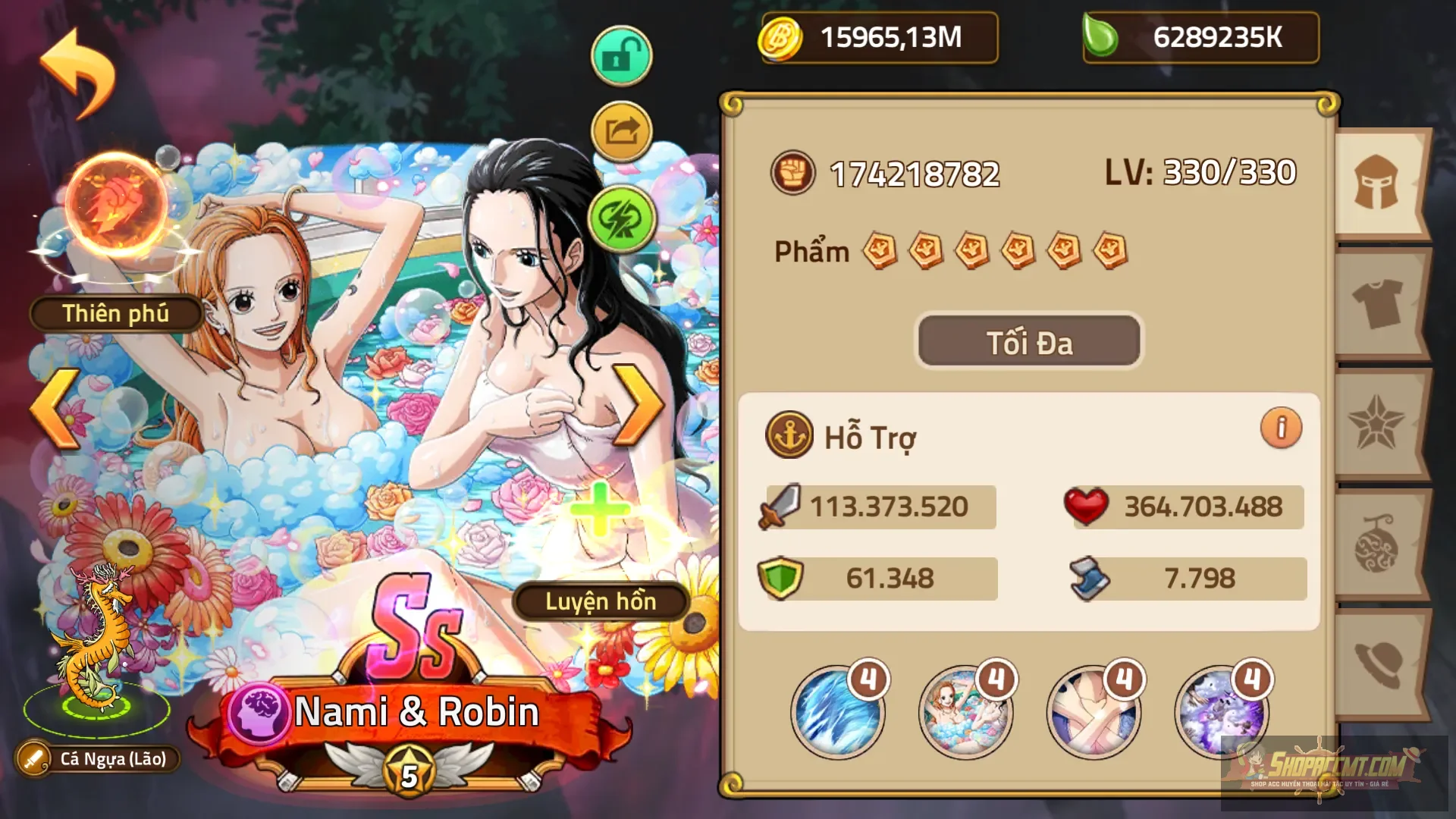Click the gold coin currency display
The width and height of the screenshot is (1456, 819).
(878, 38)
